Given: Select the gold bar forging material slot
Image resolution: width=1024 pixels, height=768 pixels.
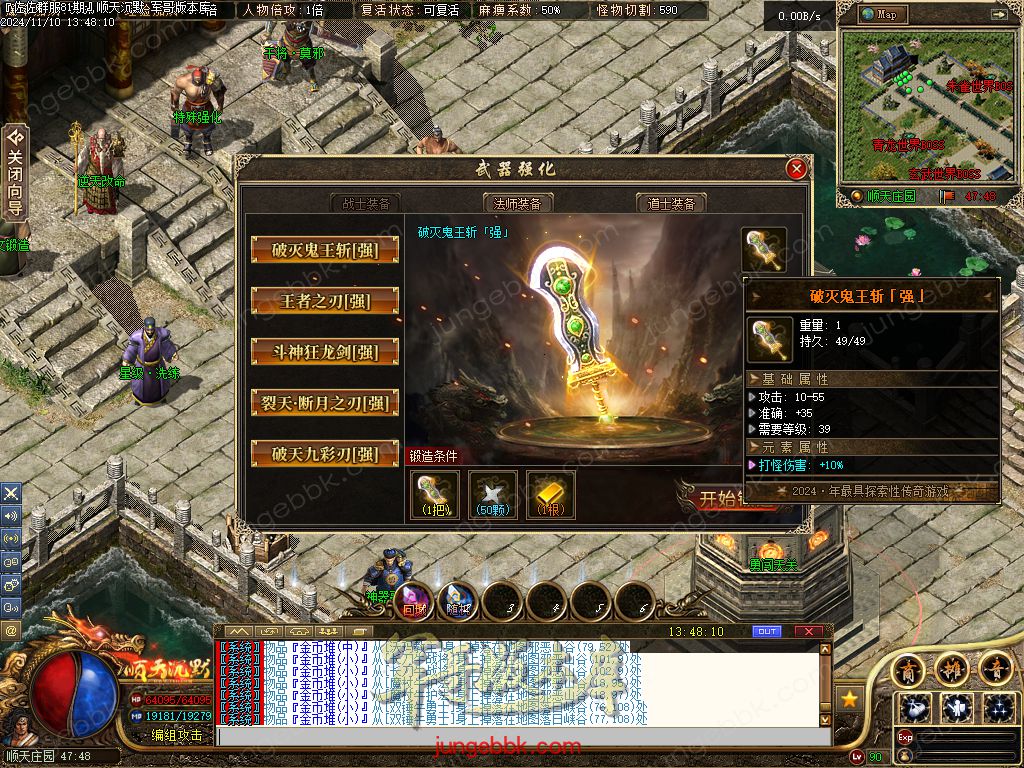Looking at the screenshot, I should [x=551, y=494].
